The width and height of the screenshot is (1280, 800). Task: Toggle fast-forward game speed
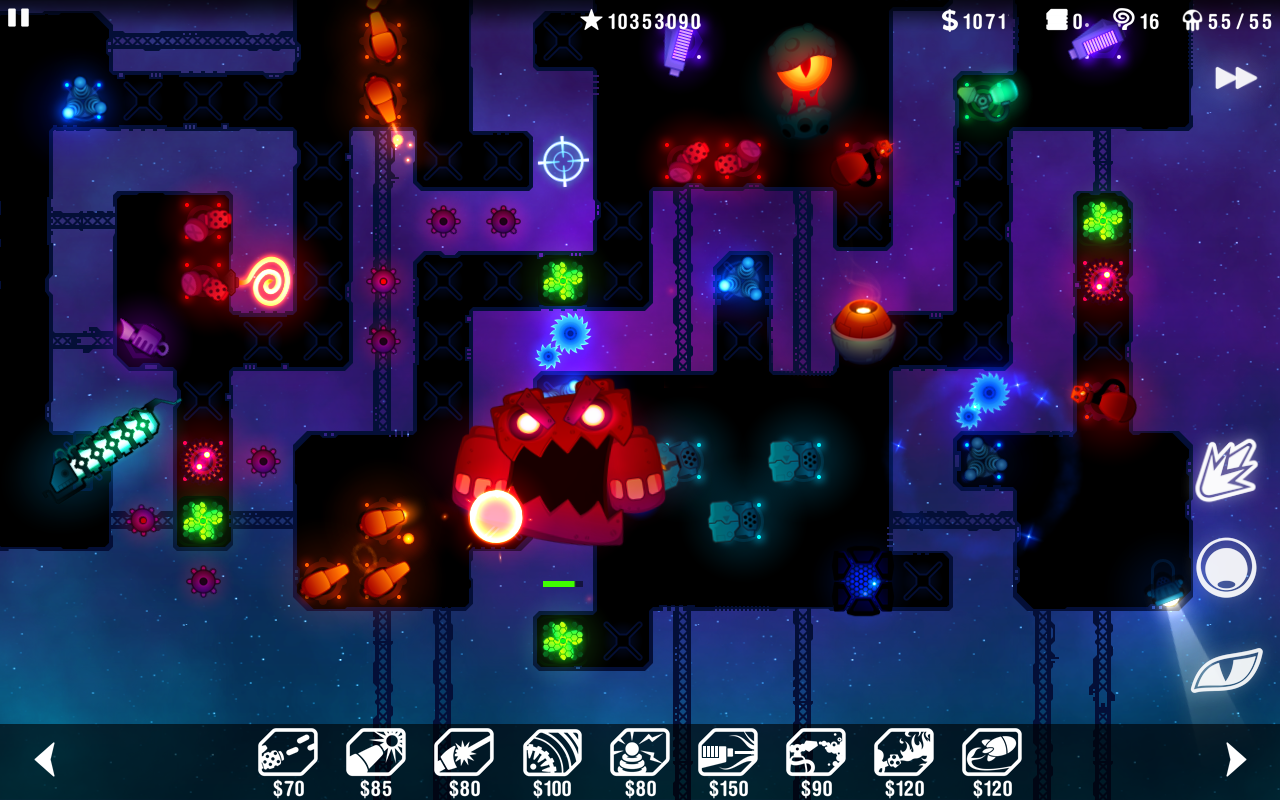coord(1236,76)
